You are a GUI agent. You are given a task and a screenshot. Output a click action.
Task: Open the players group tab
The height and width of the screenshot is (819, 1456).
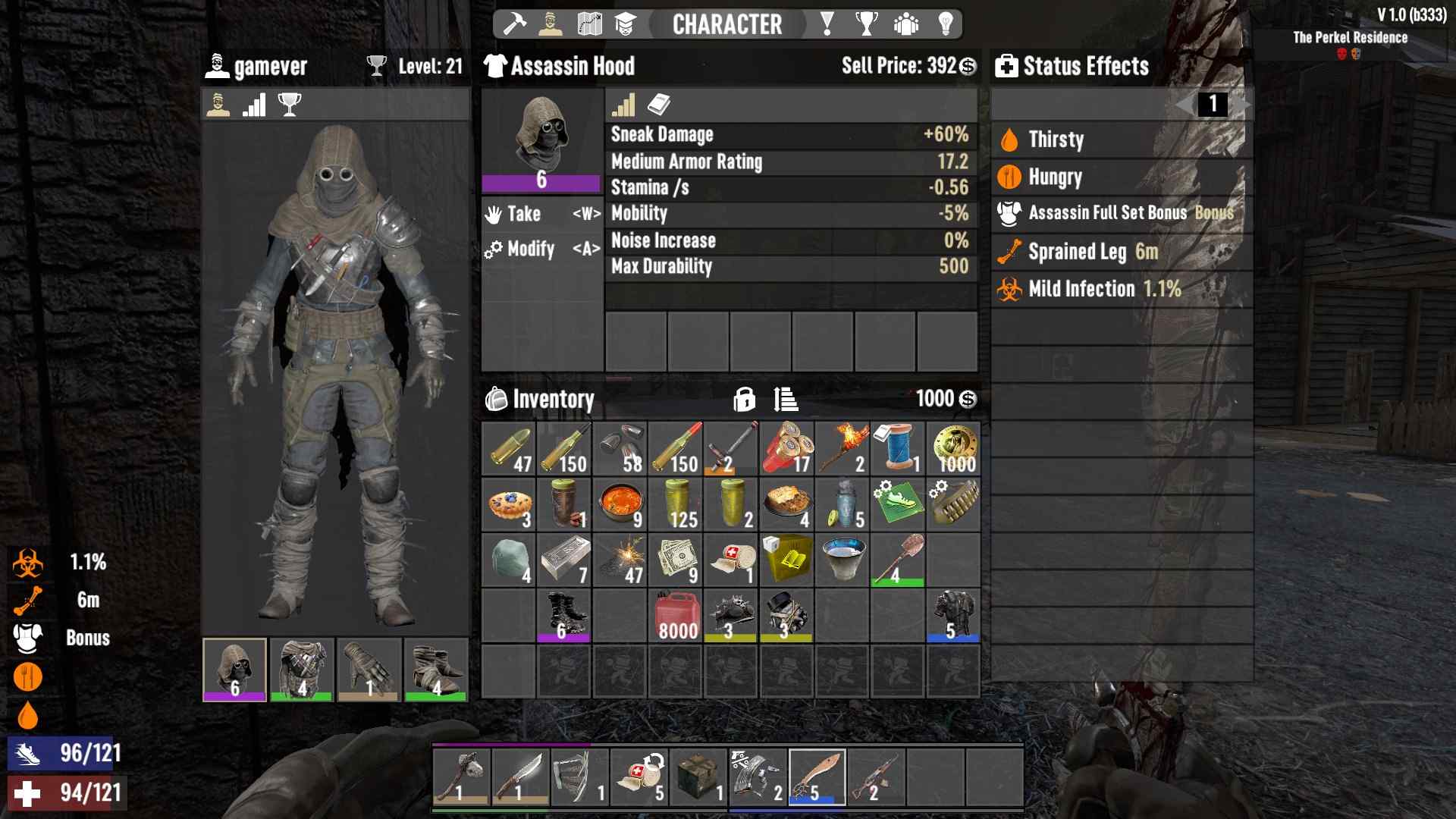pos(905,24)
